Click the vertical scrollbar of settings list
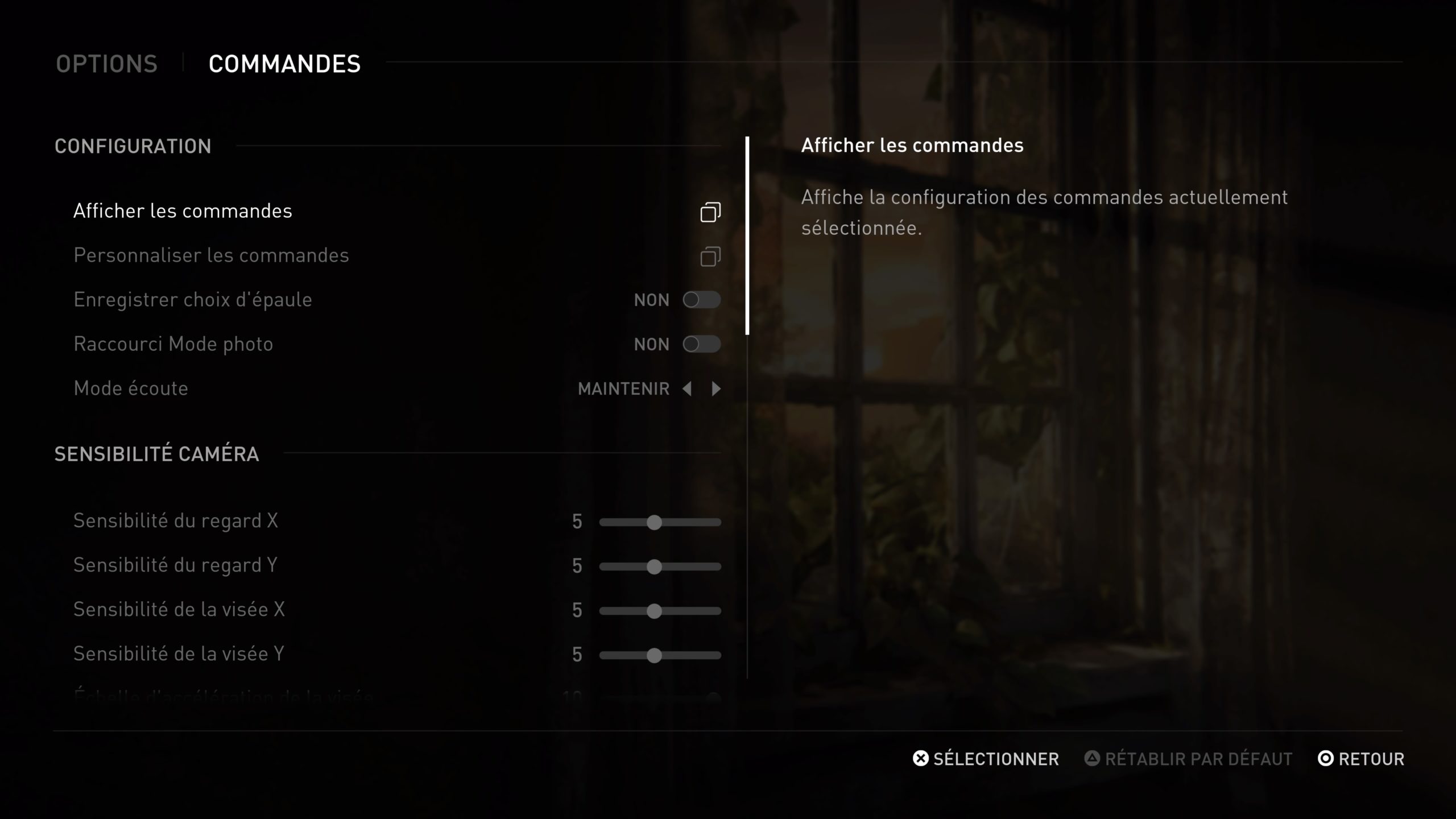Screen dimensions: 1456x819 coord(747,235)
